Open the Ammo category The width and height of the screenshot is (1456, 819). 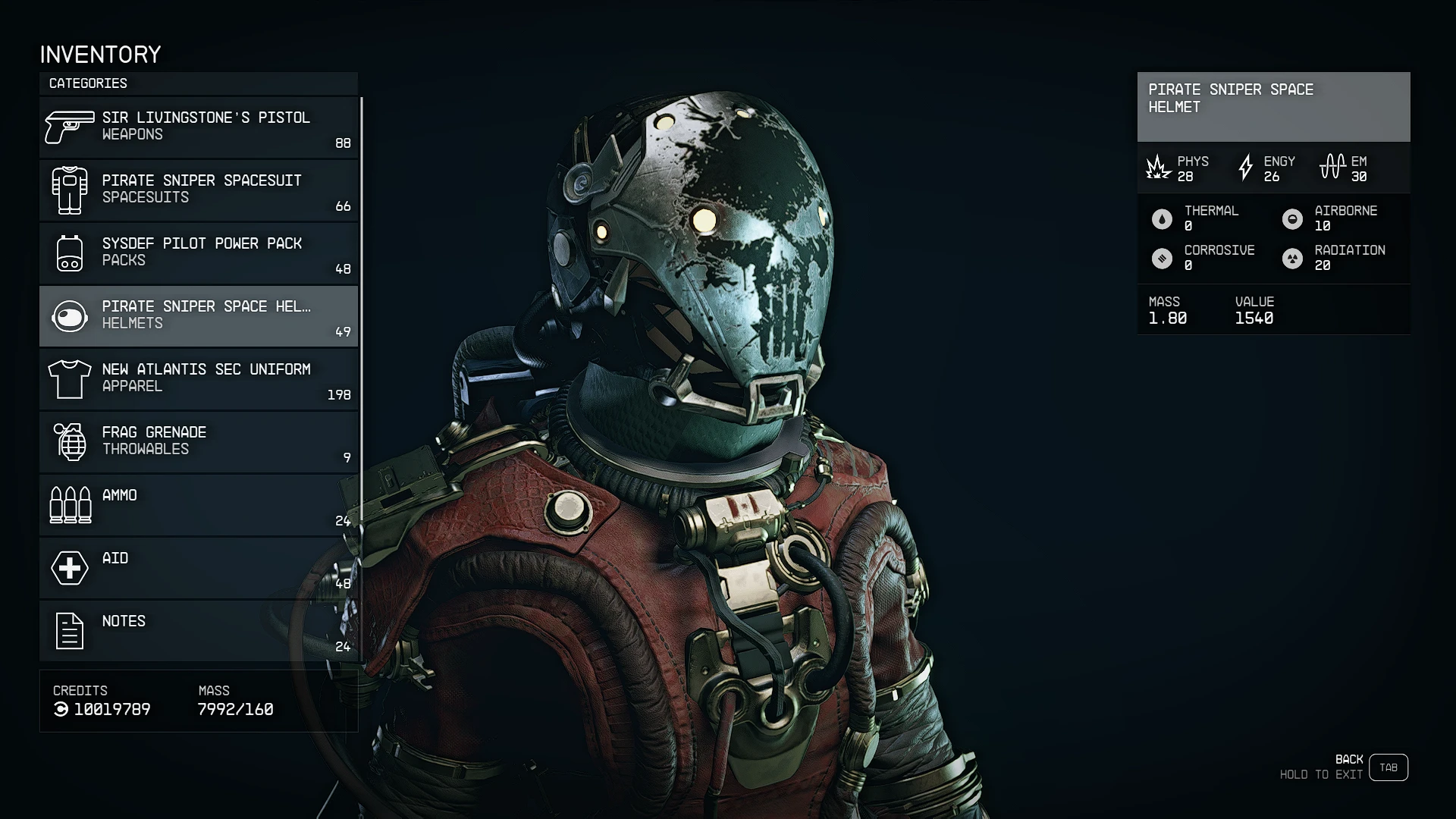pos(199,505)
